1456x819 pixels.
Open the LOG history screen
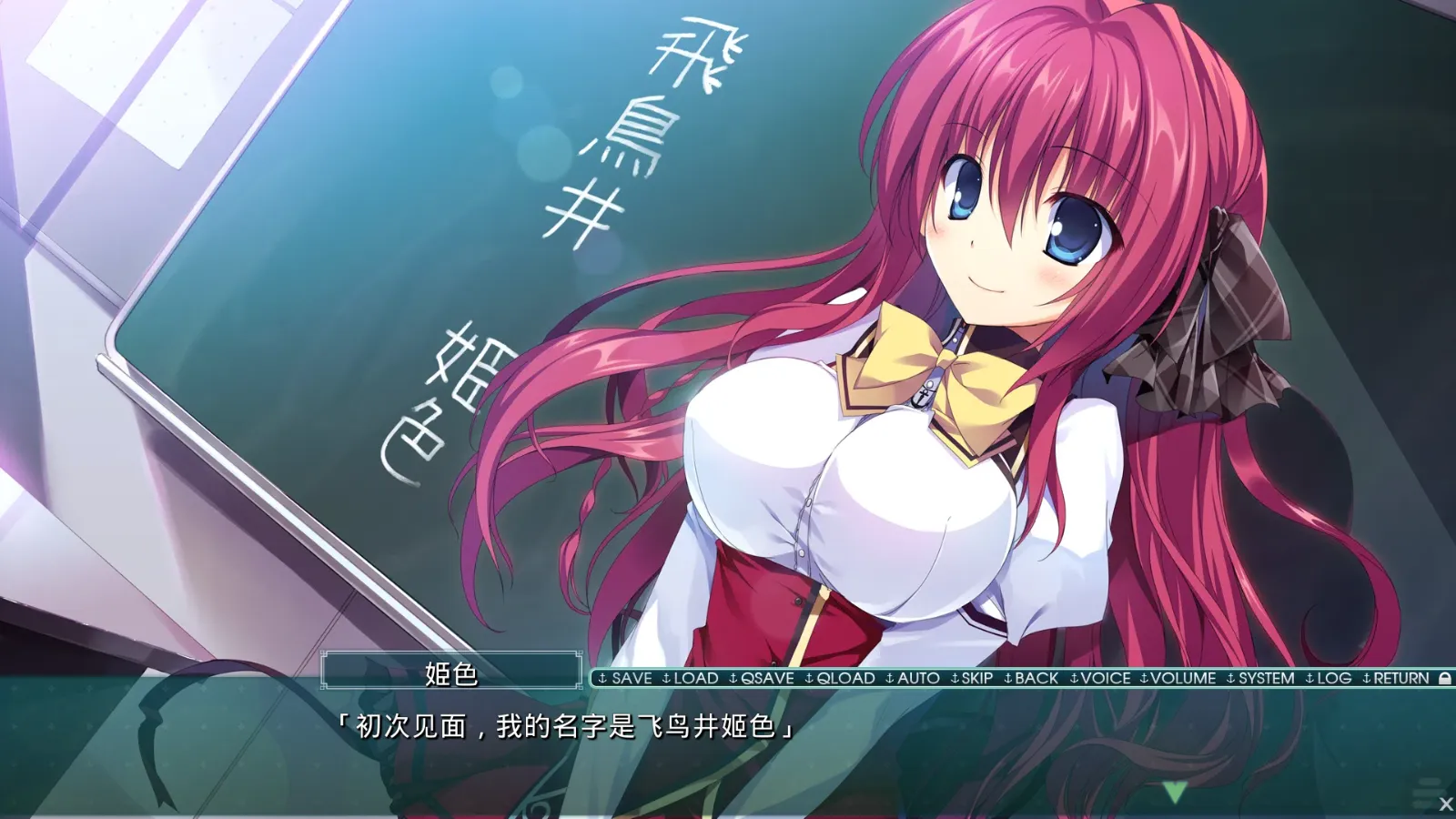[x=1333, y=679]
